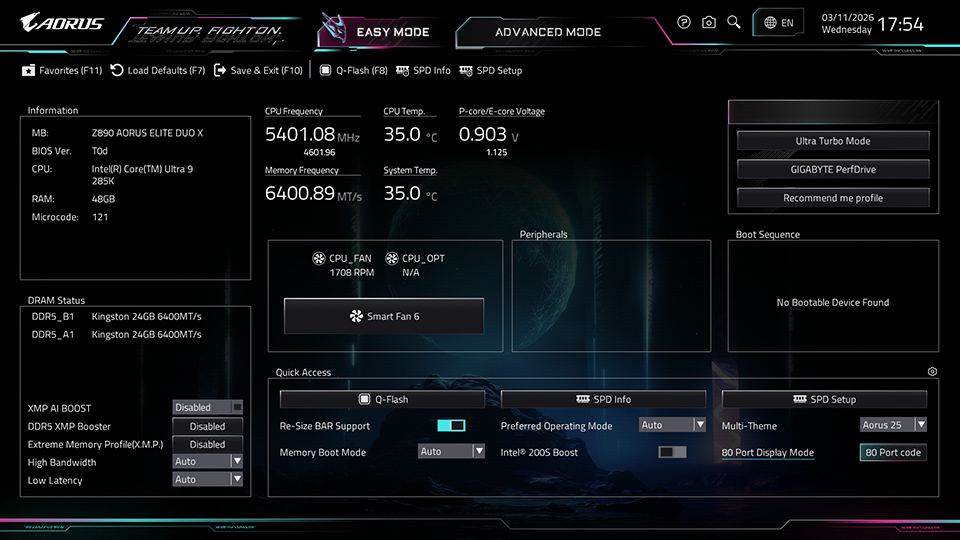Open SPD Setup in Quick Access
Screen dimensions: 960x540
coord(824,399)
